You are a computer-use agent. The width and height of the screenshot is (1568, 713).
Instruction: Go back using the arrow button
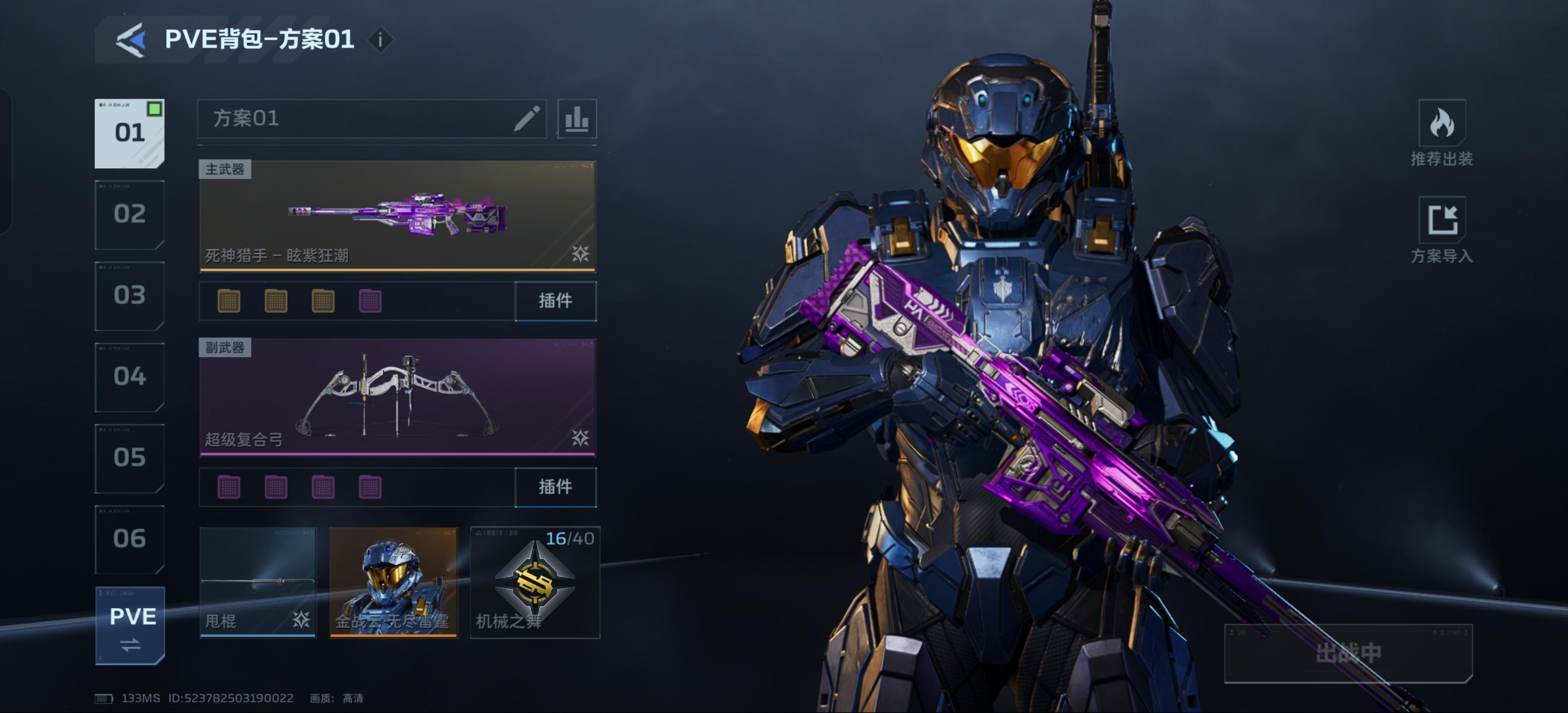(x=131, y=40)
